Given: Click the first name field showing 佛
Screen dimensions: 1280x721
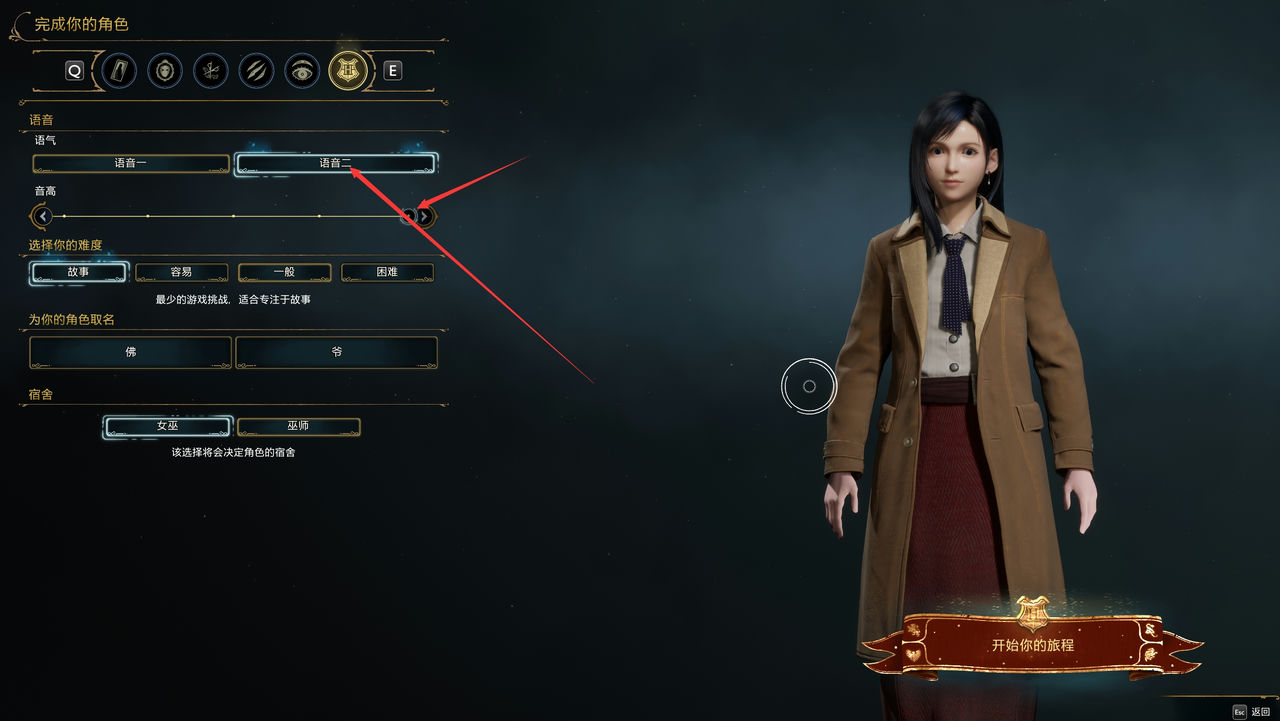Looking at the screenshot, I should tap(130, 352).
